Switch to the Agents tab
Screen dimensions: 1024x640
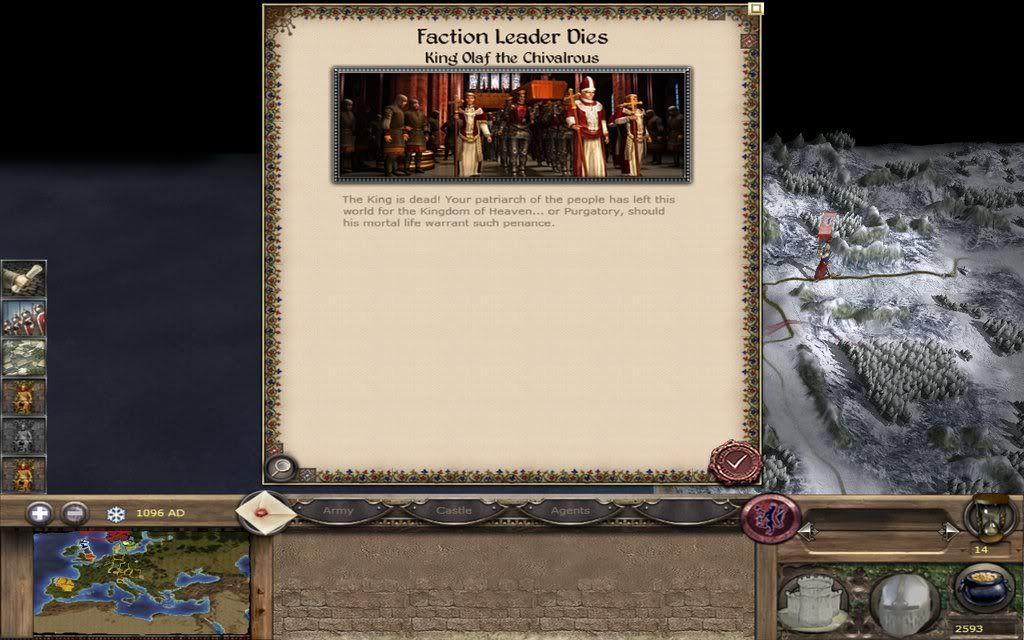pos(570,511)
